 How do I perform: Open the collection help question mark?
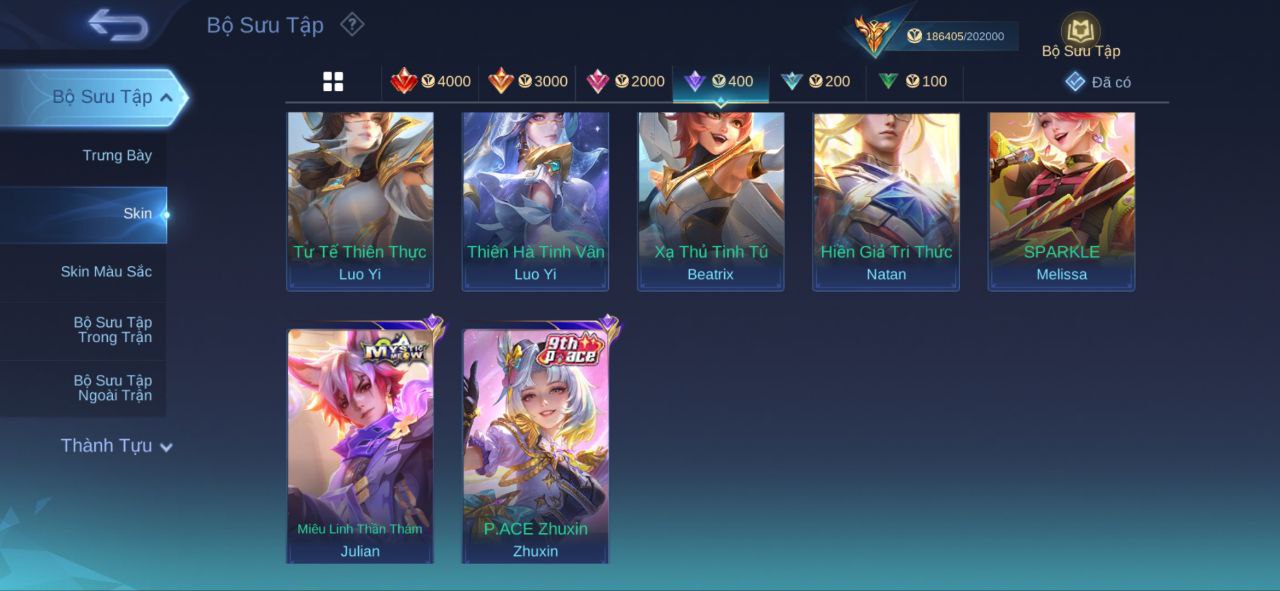(x=352, y=24)
